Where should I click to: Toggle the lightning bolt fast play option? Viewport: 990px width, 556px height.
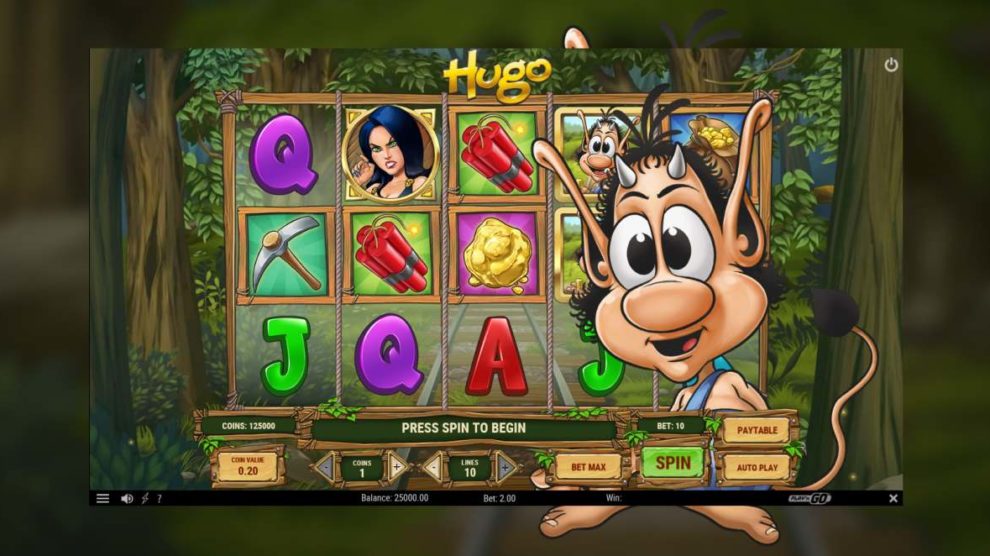[145, 498]
